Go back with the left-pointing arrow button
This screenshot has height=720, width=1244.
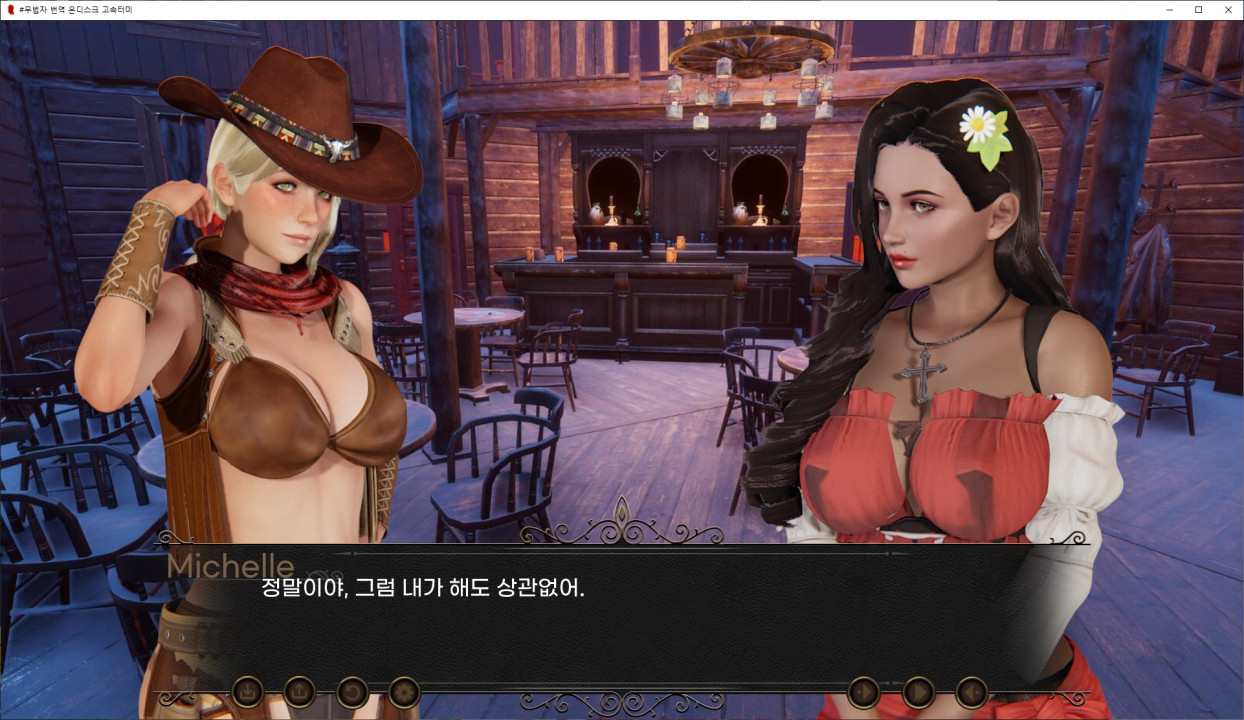(971, 692)
